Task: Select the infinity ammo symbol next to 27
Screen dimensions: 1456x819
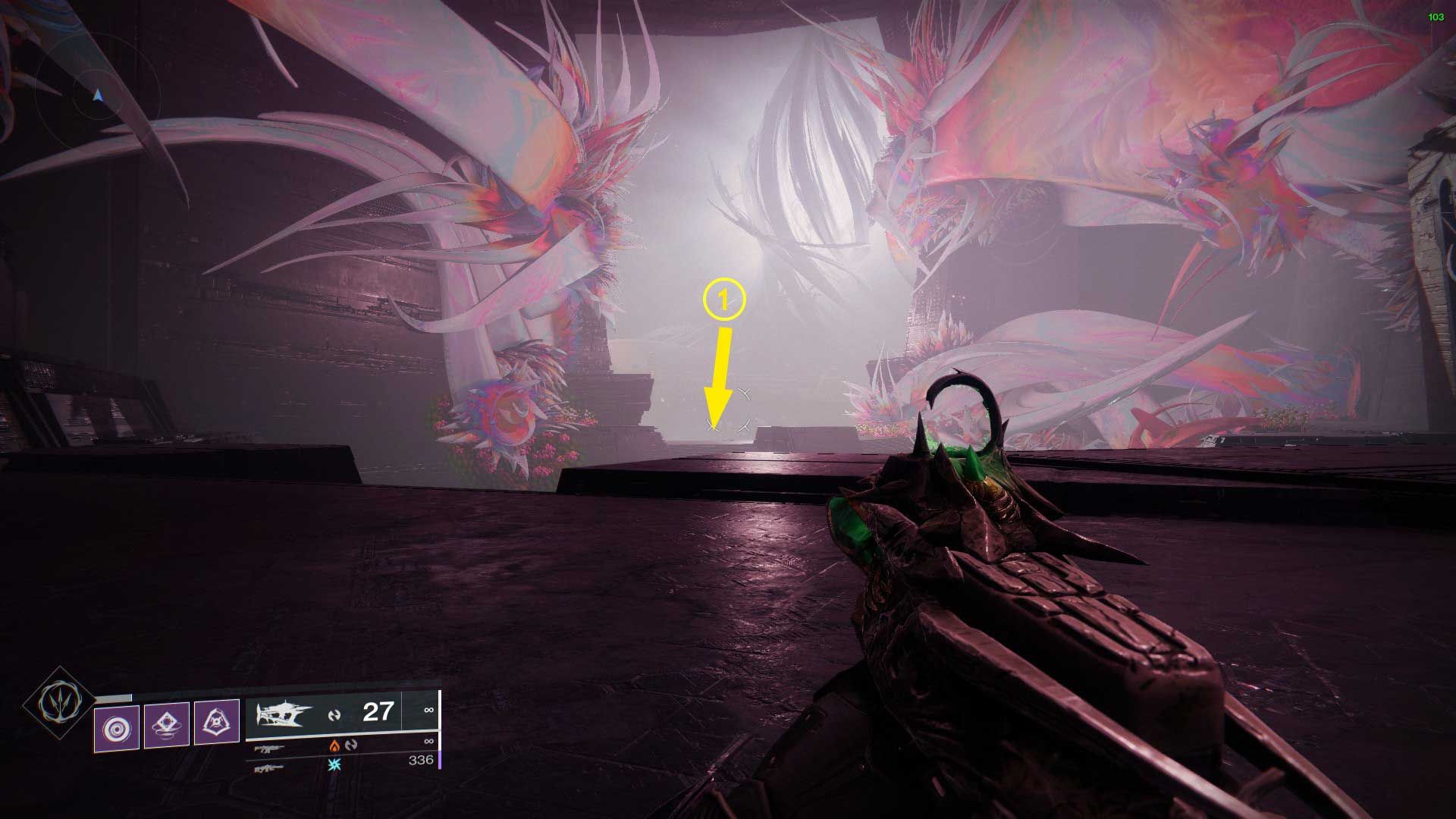Action: coord(428,709)
